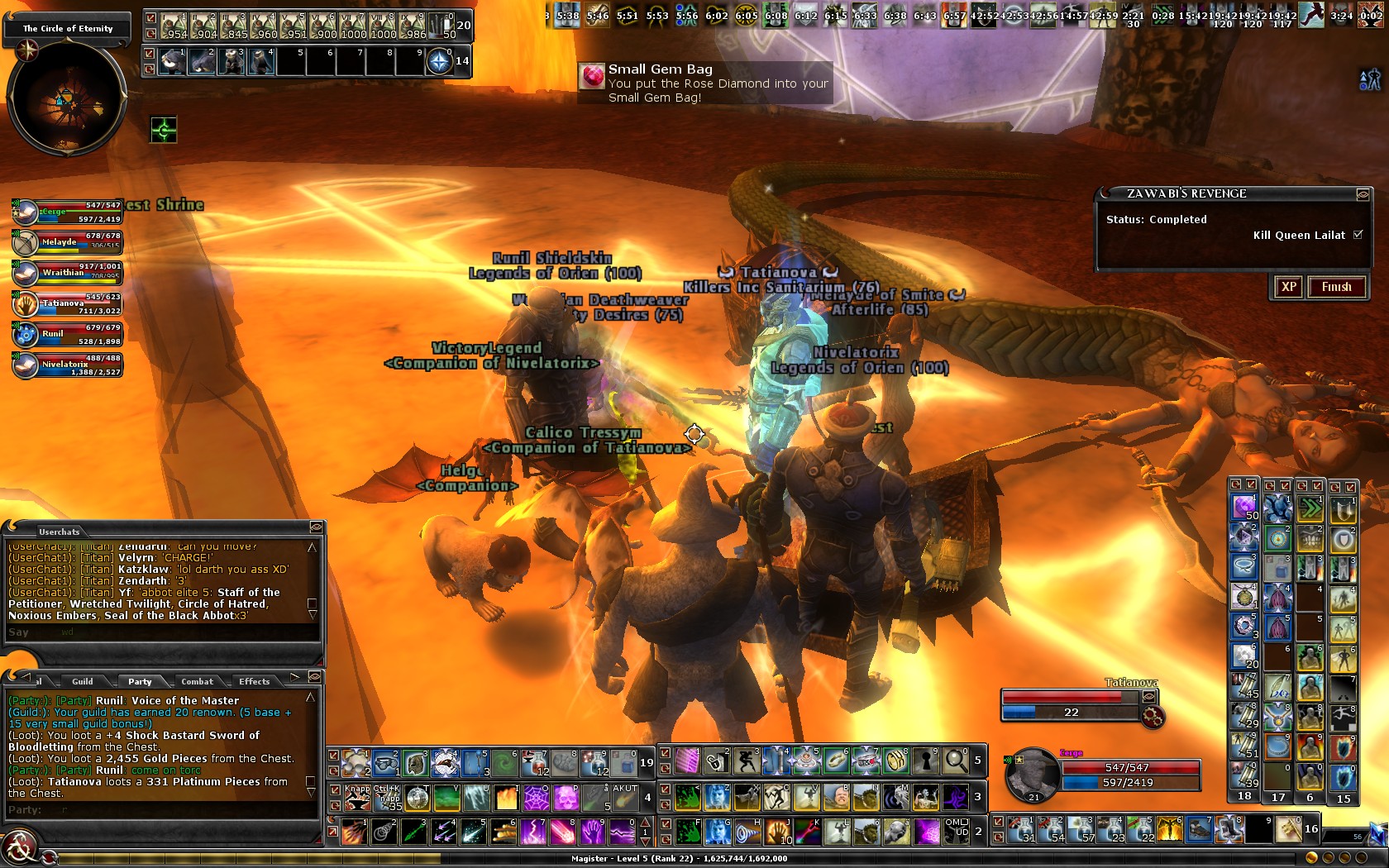Click Tatianova's party portrait
The image size is (1389, 868).
point(26,303)
